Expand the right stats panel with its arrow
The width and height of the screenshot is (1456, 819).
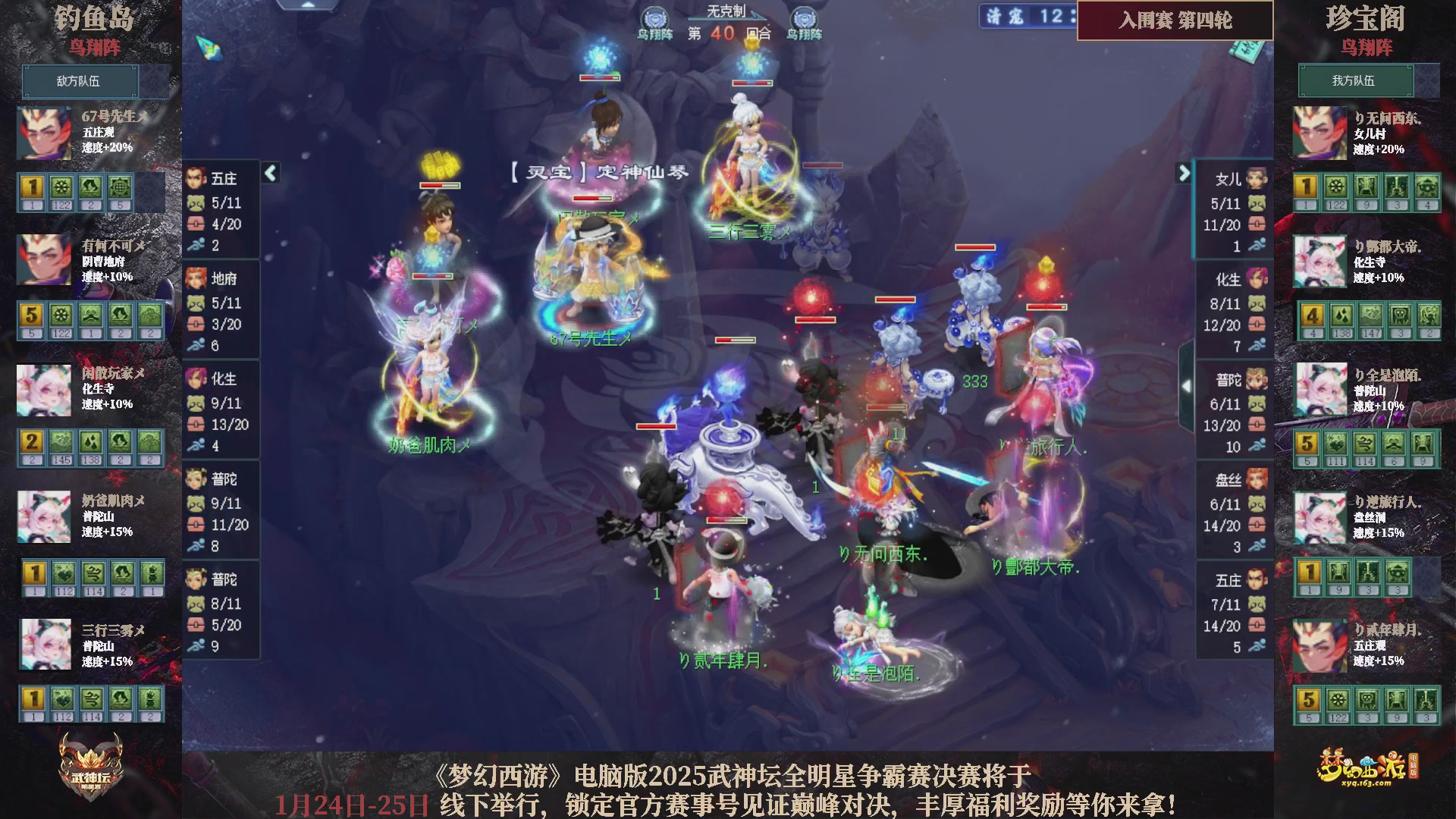coord(1183,173)
